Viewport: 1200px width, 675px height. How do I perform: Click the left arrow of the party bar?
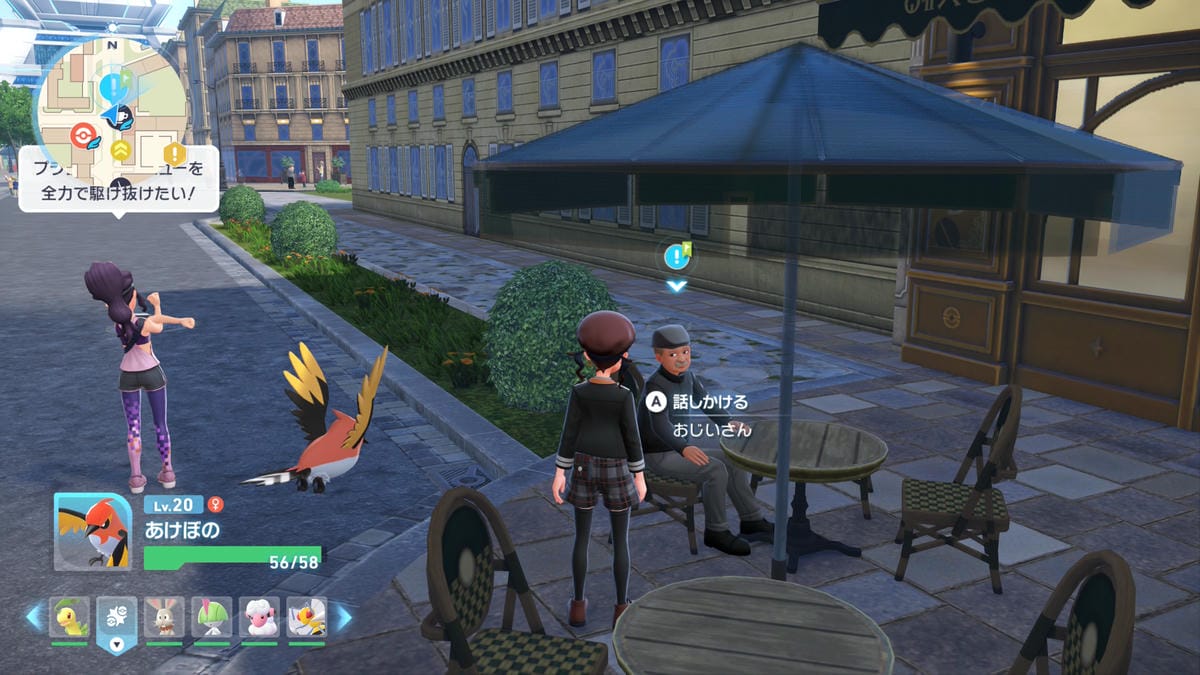coord(33,617)
